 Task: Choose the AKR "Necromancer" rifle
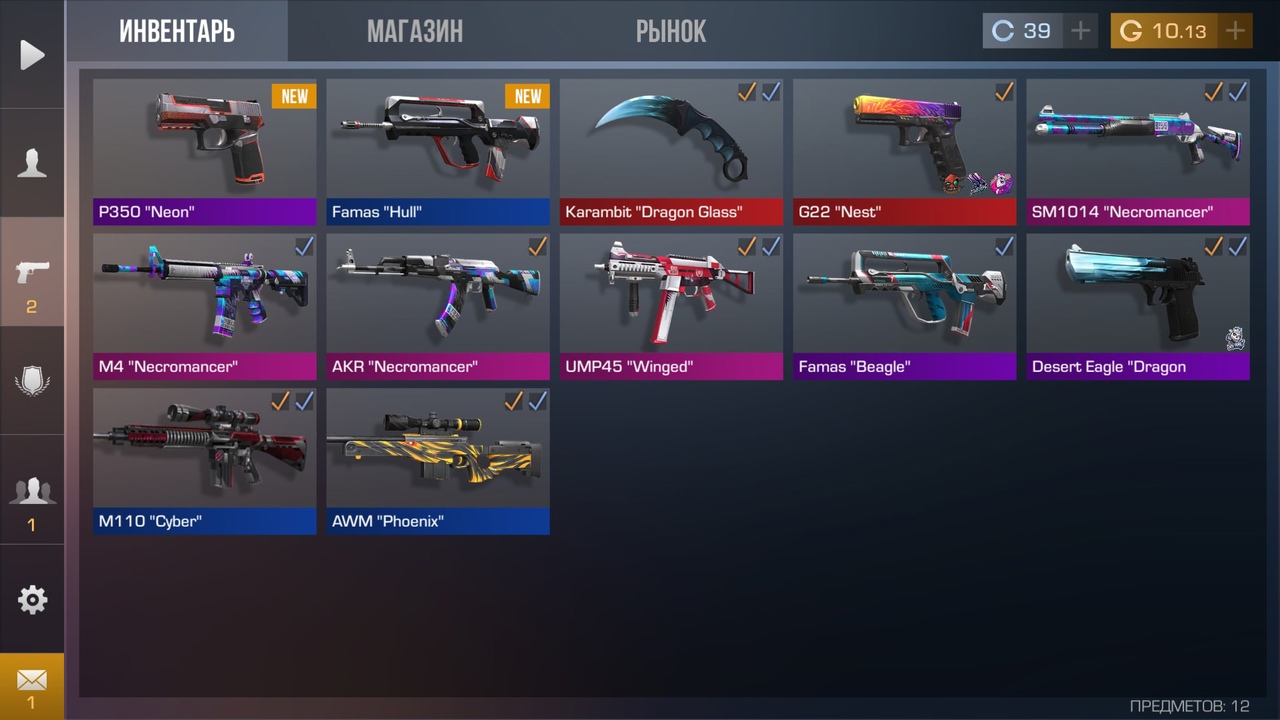pos(438,306)
